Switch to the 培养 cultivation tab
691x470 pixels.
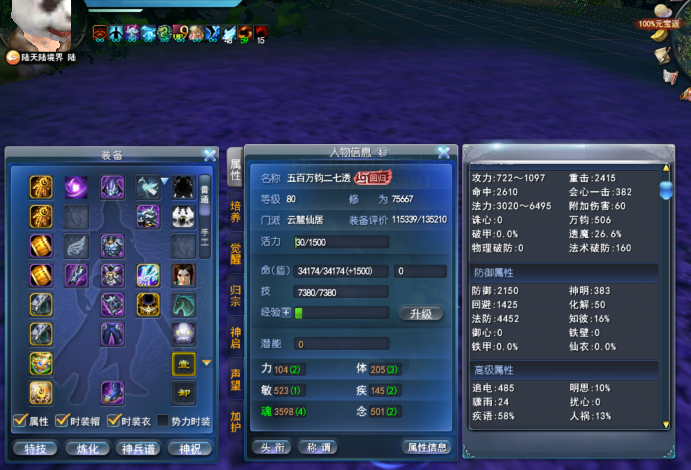point(235,211)
